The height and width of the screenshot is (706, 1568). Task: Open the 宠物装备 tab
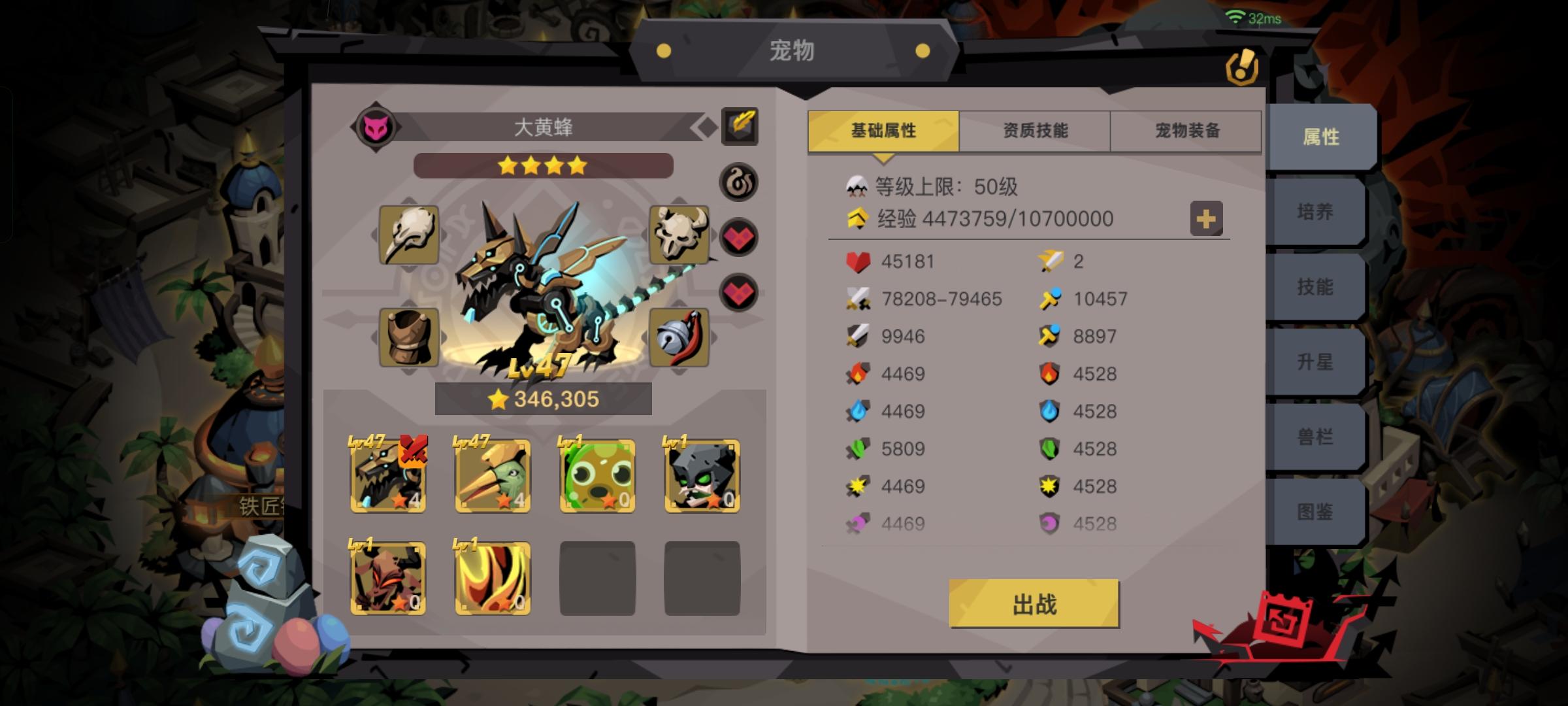[1187, 130]
